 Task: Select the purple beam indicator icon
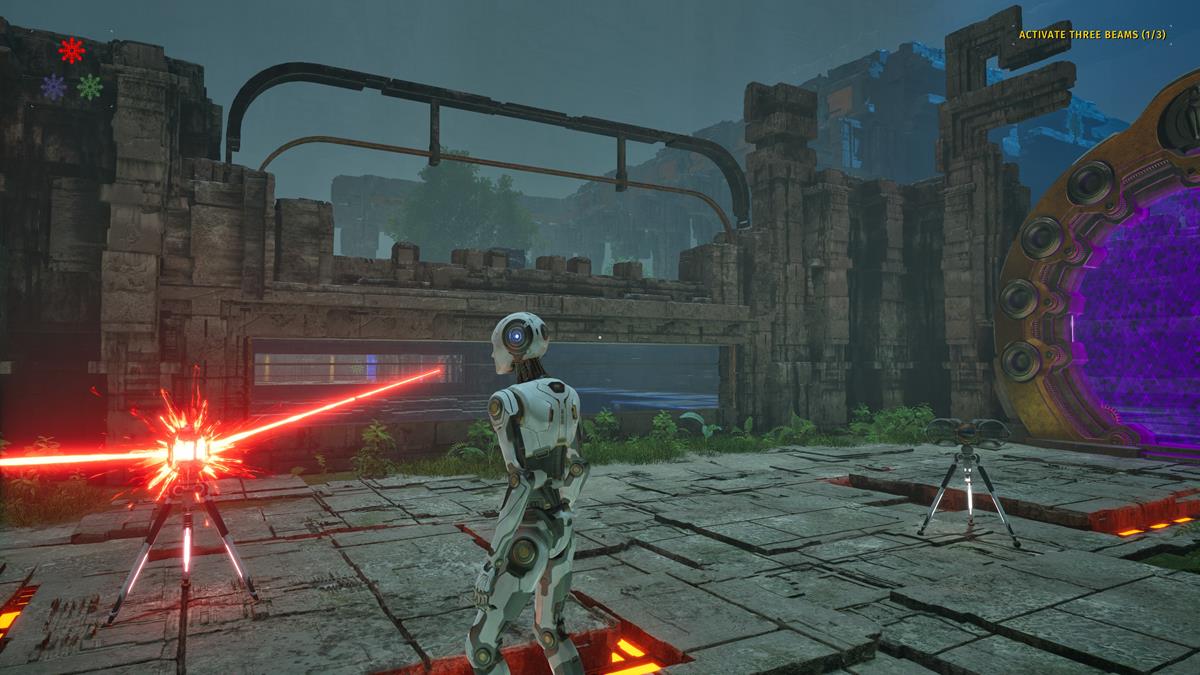coord(53,87)
